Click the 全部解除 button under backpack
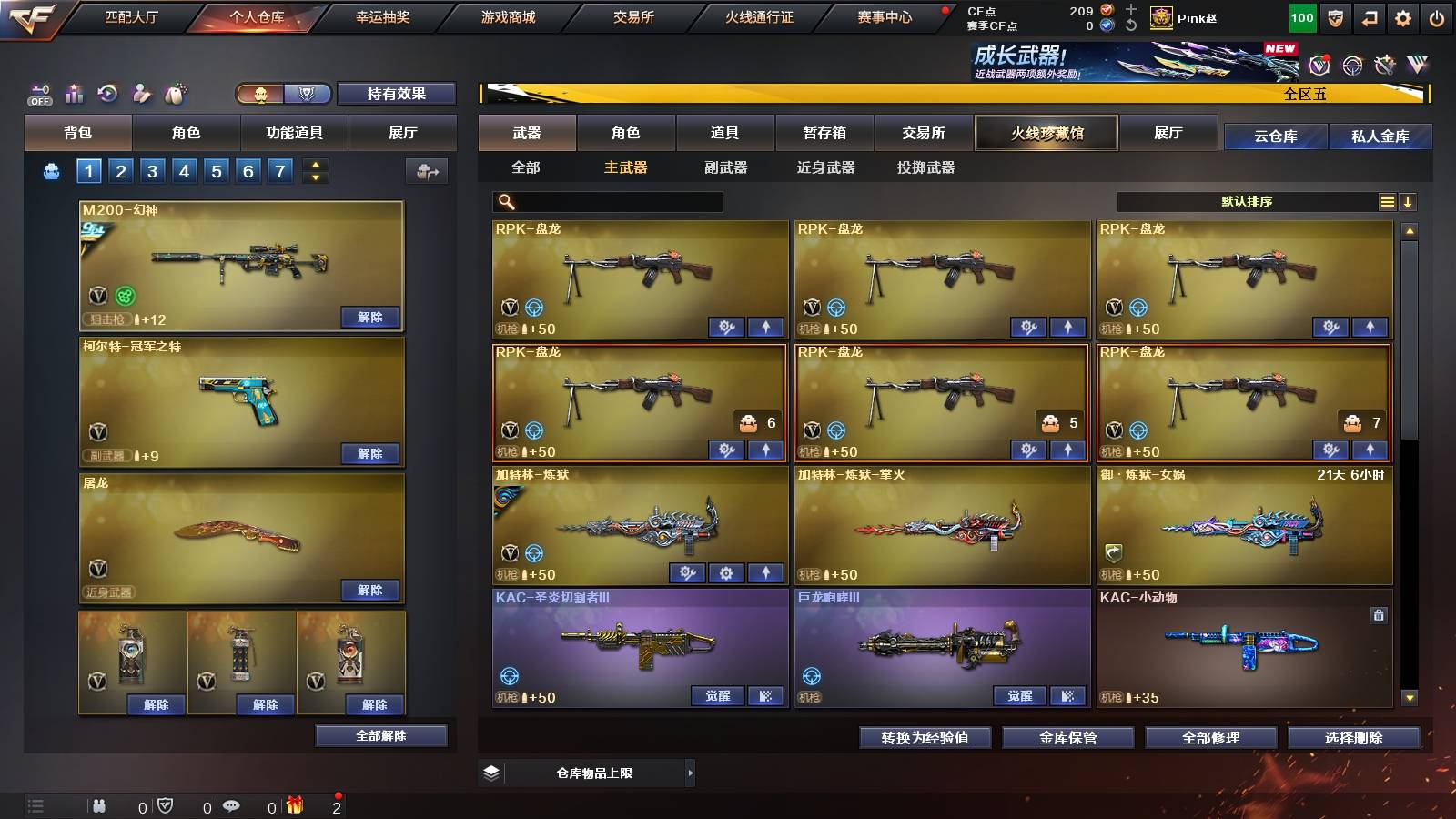1456x819 pixels. point(380,735)
